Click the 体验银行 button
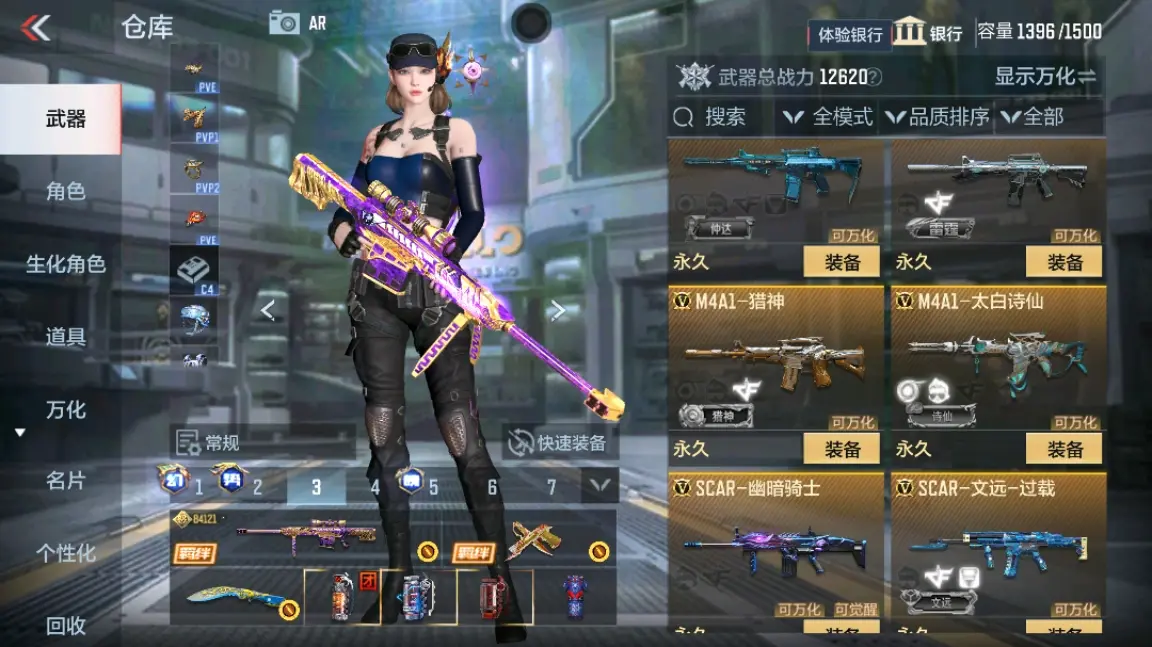Screen dimensions: 1152x647 [850, 35]
